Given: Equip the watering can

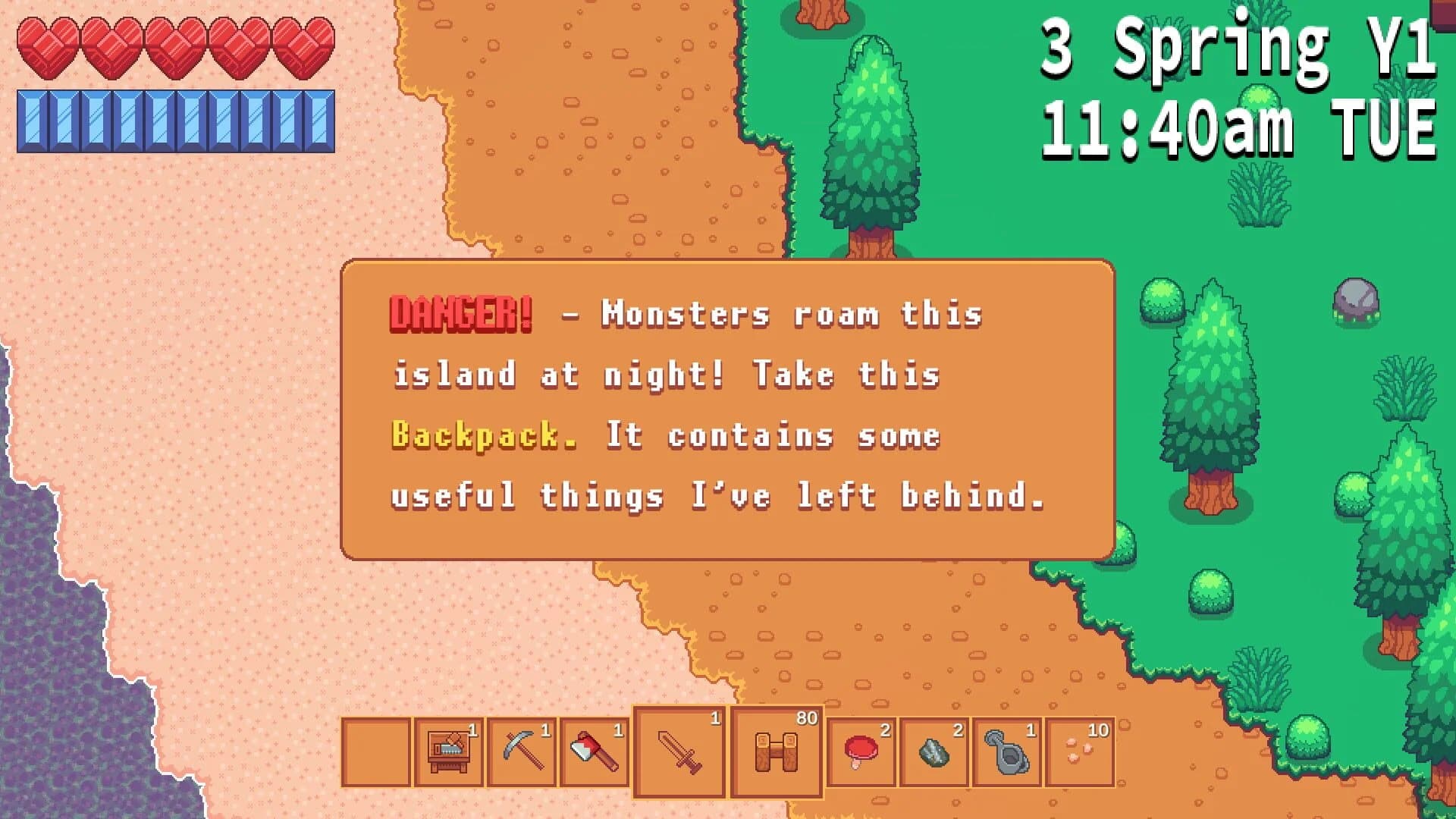Looking at the screenshot, I should point(1007,752).
